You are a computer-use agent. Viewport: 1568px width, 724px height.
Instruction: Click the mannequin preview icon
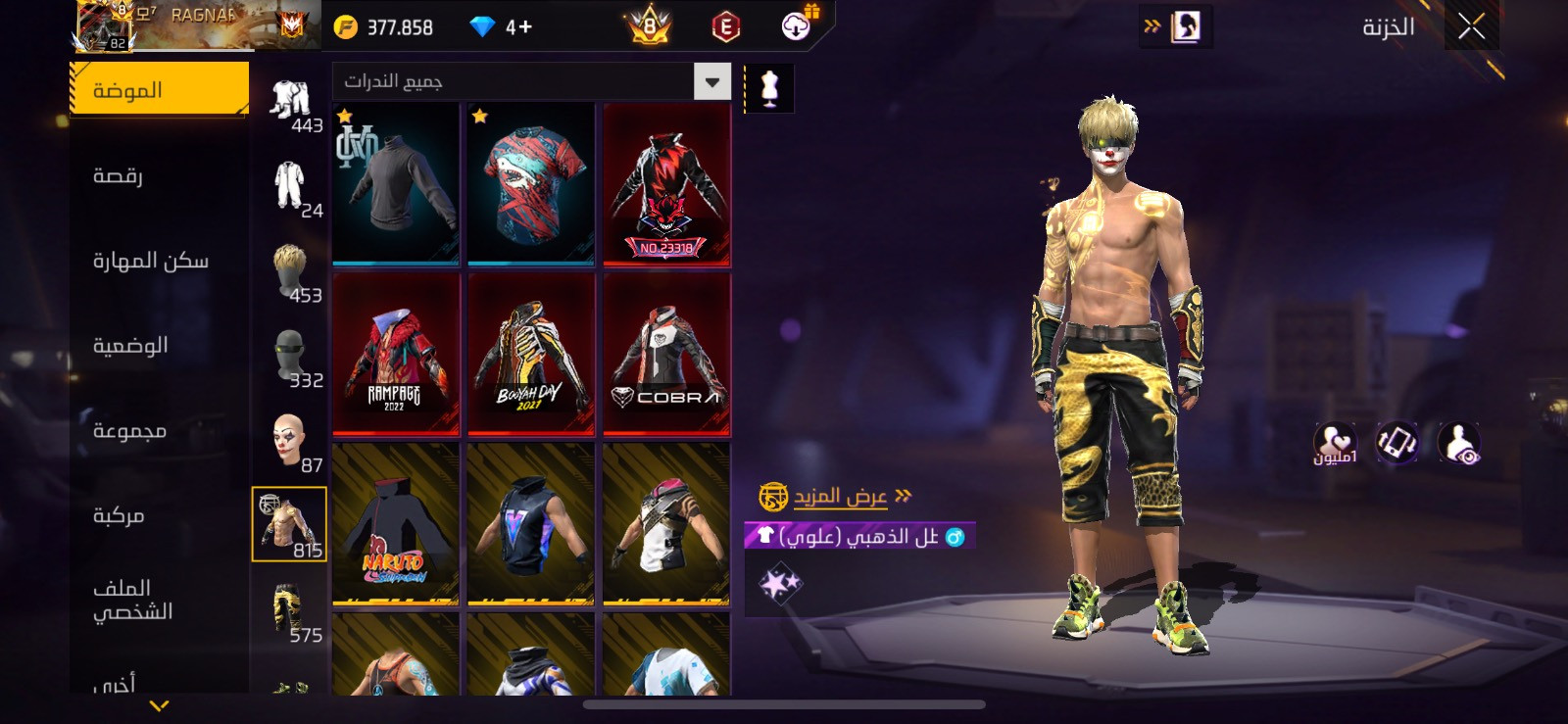pyautogui.click(x=769, y=88)
